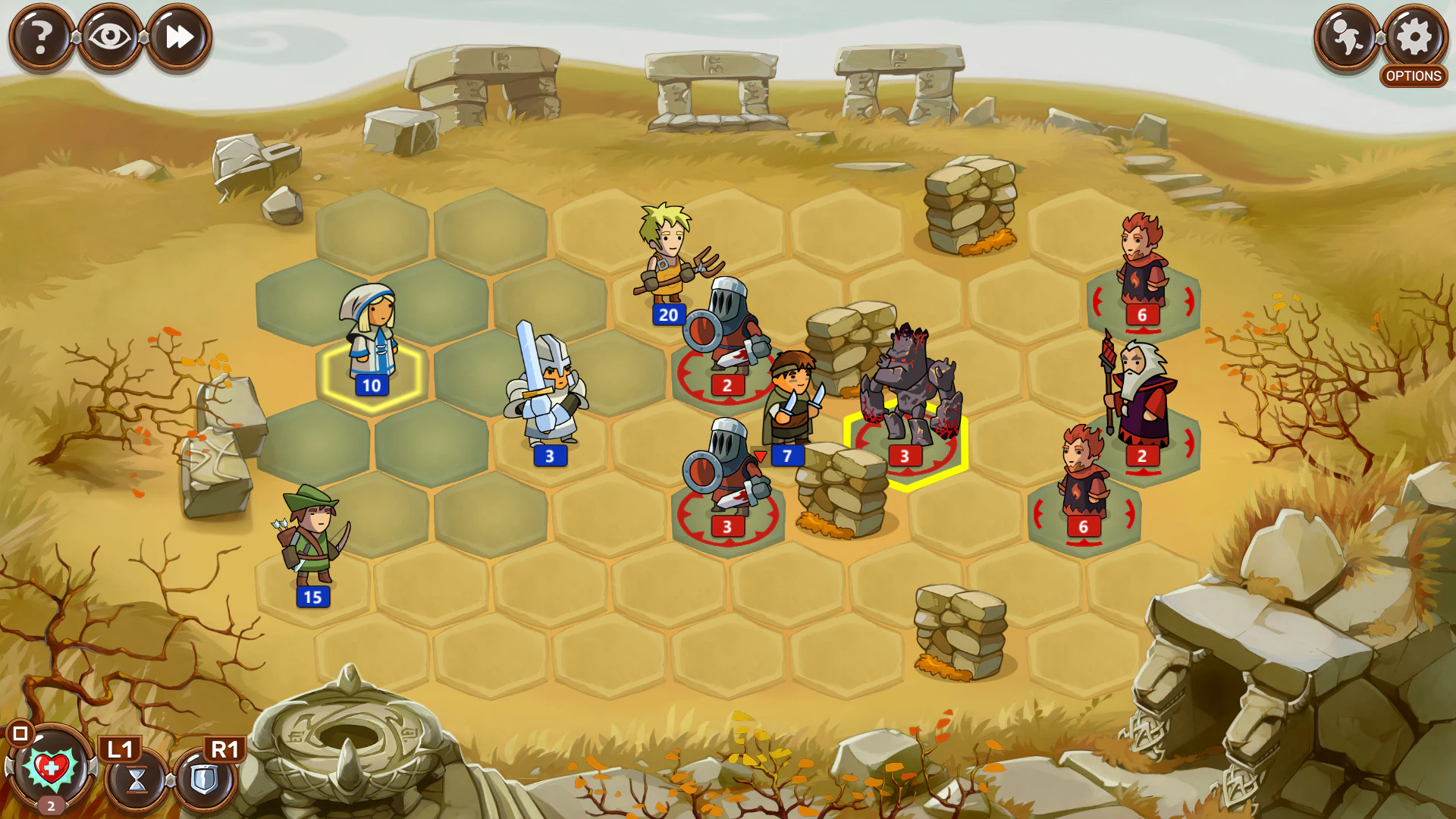Select the peasant unit with 20 troops
This screenshot has width=1456, height=819.
coord(667,258)
